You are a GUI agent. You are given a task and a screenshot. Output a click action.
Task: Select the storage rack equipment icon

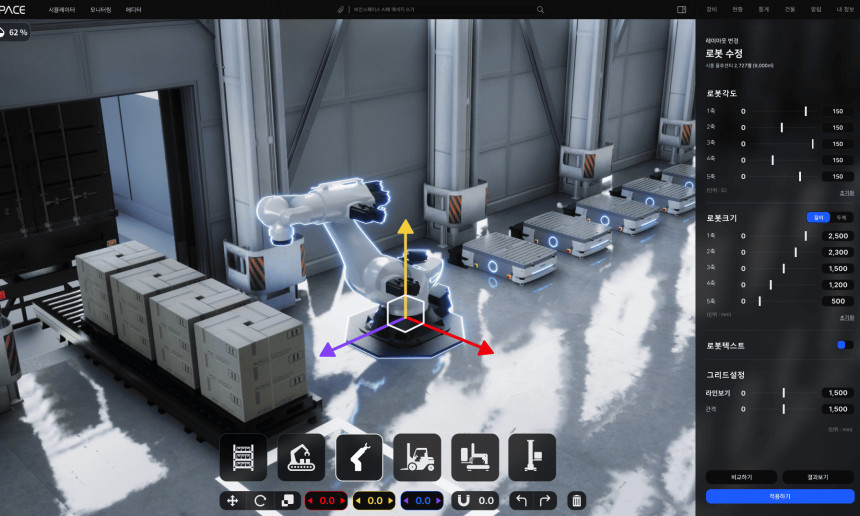243,458
